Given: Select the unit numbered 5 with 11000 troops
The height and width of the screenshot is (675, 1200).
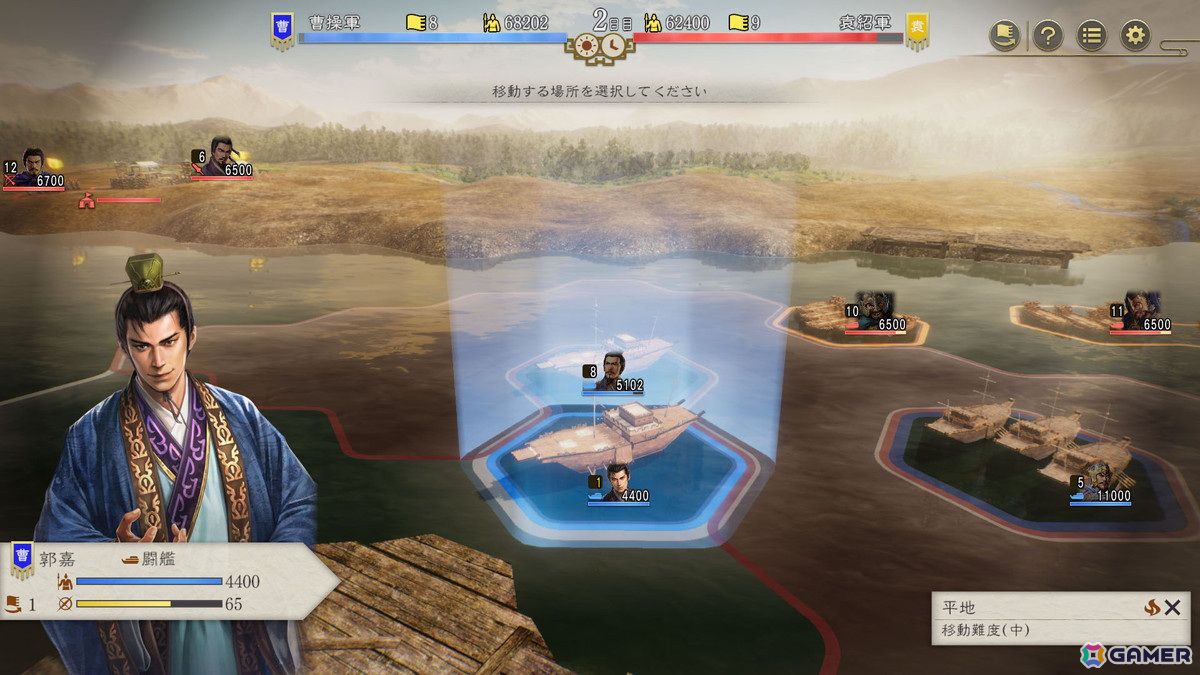Looking at the screenshot, I should tap(1099, 483).
